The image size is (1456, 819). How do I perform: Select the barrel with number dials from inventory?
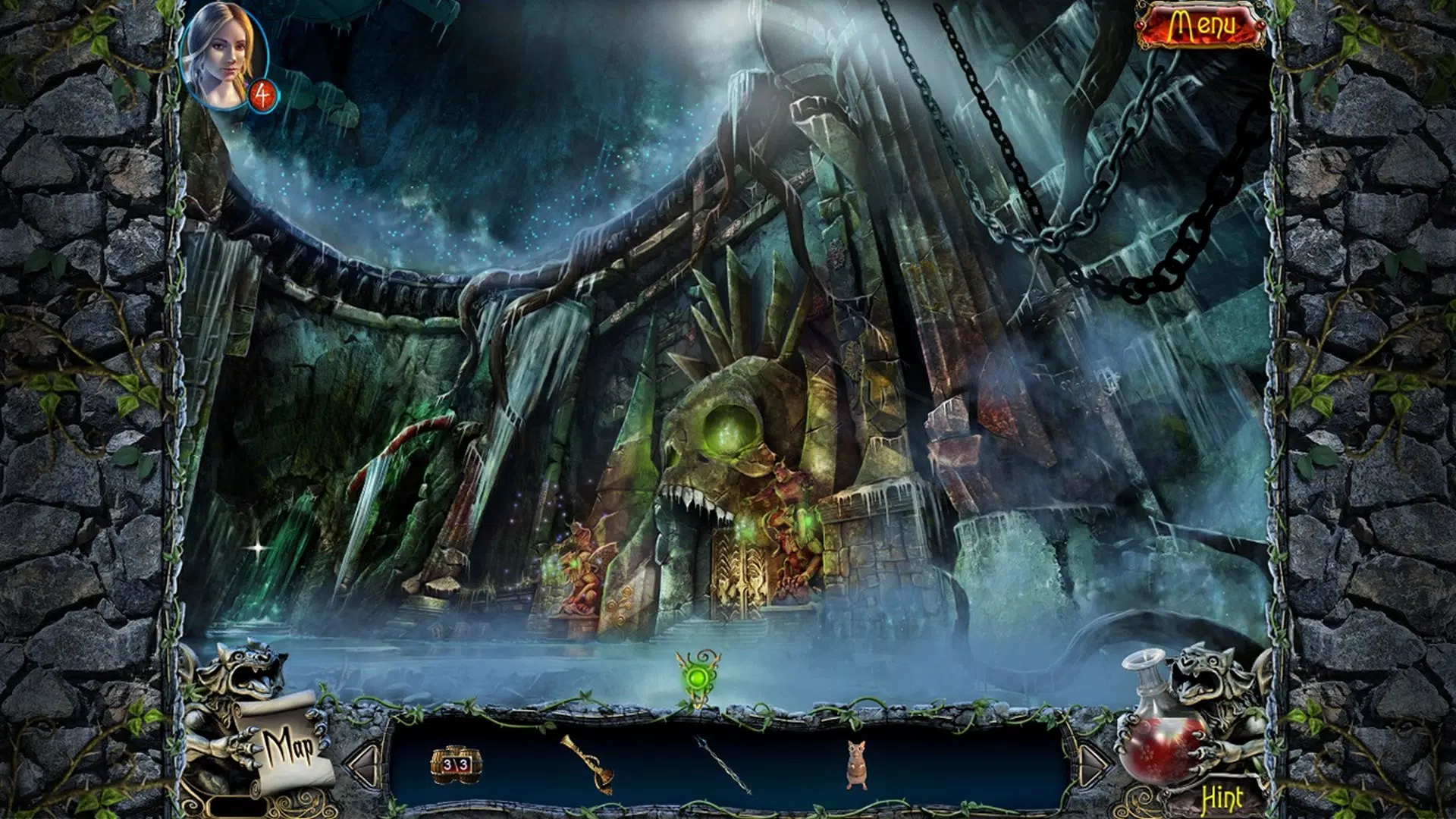[x=455, y=766]
